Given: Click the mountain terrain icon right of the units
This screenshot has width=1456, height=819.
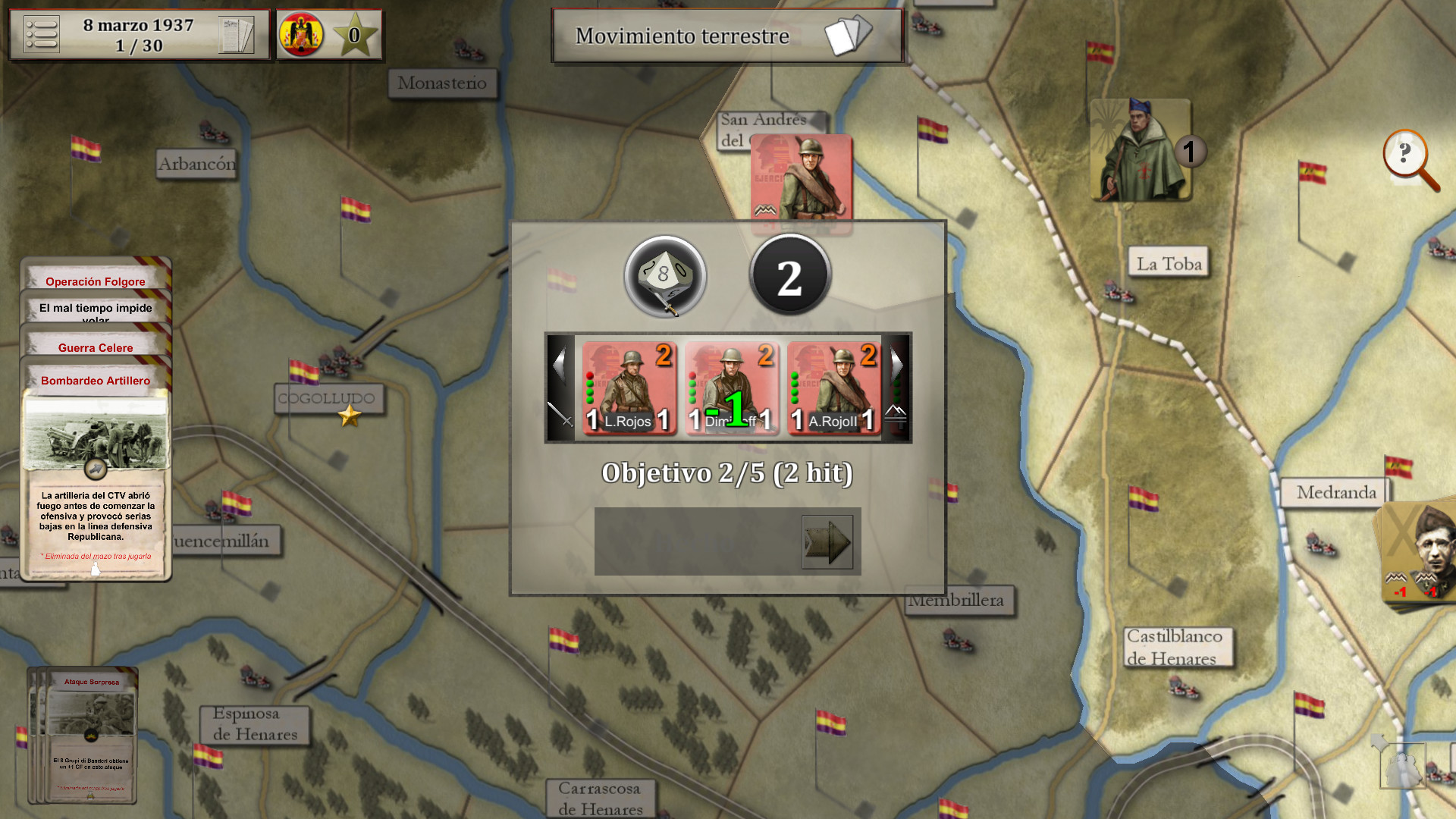Looking at the screenshot, I should (x=895, y=416).
